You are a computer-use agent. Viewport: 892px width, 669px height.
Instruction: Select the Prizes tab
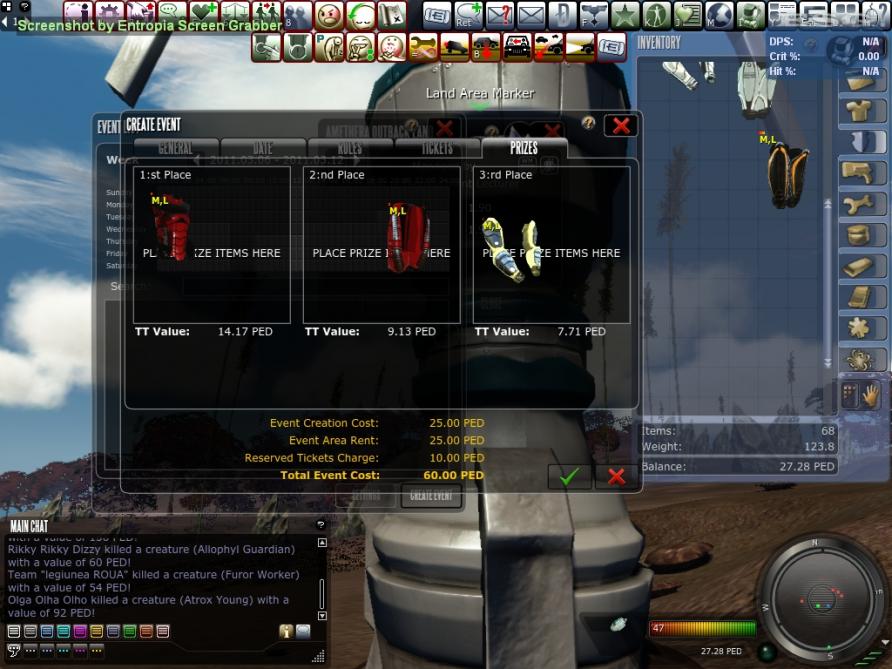[524, 148]
